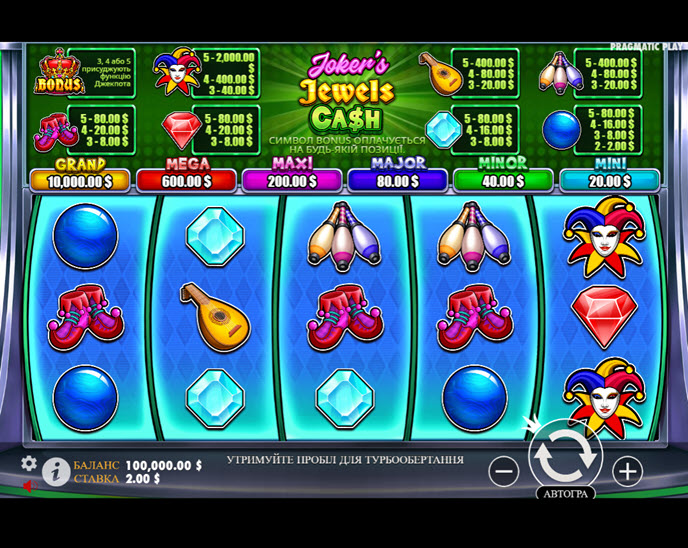The image size is (688, 548).
Task: Show the game info paytable
Action: 55,471
